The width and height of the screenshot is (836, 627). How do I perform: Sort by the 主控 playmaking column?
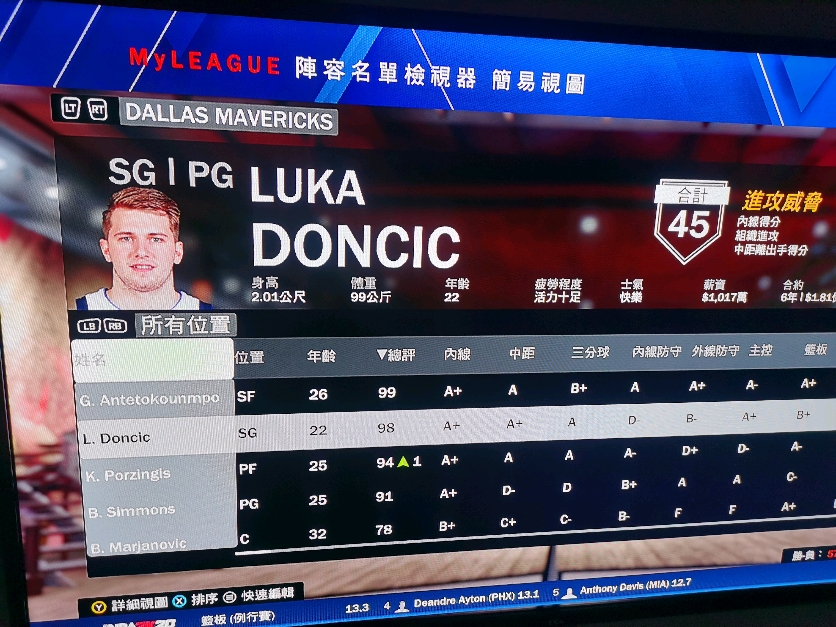(761, 351)
